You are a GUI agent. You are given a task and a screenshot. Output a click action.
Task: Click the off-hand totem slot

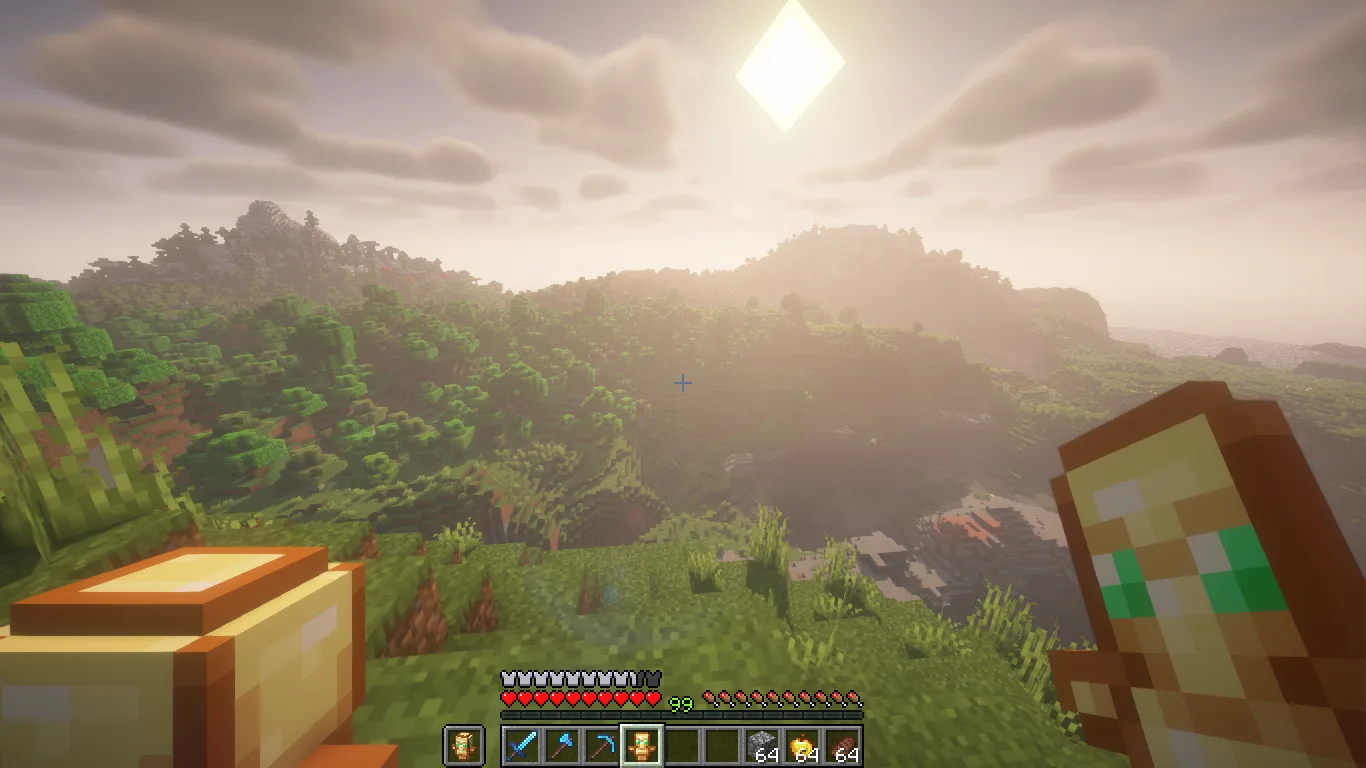463,746
